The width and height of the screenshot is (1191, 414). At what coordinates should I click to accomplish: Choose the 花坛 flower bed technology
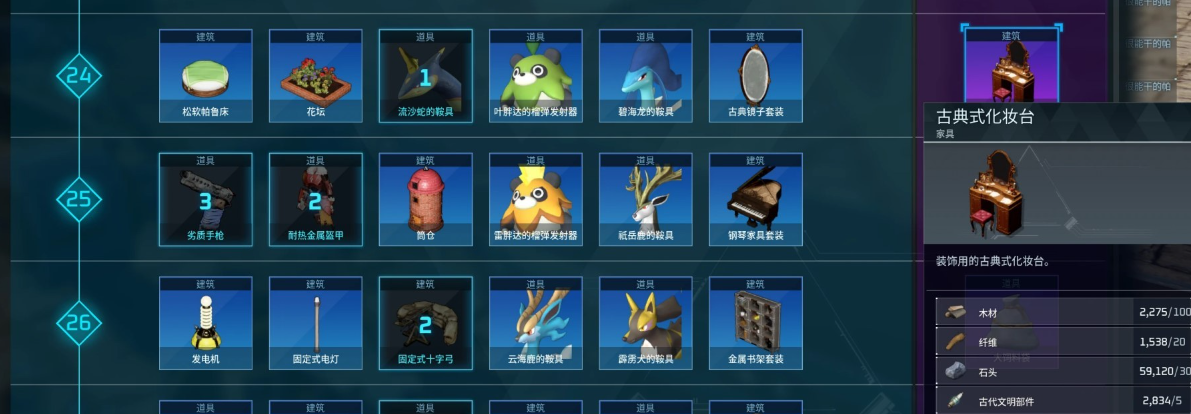(x=315, y=76)
